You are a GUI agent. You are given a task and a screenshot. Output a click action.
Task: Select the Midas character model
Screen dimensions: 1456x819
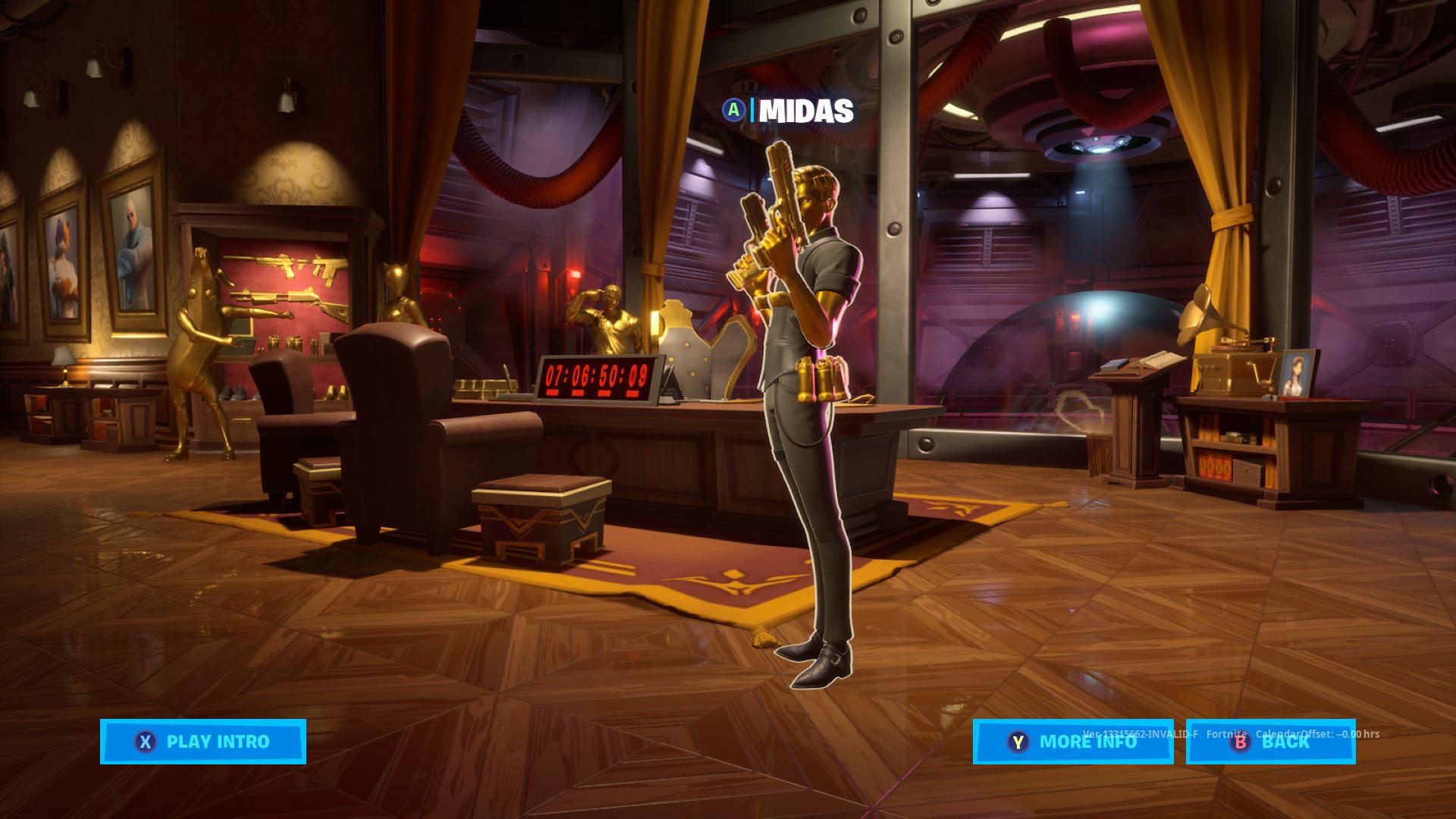point(804,417)
